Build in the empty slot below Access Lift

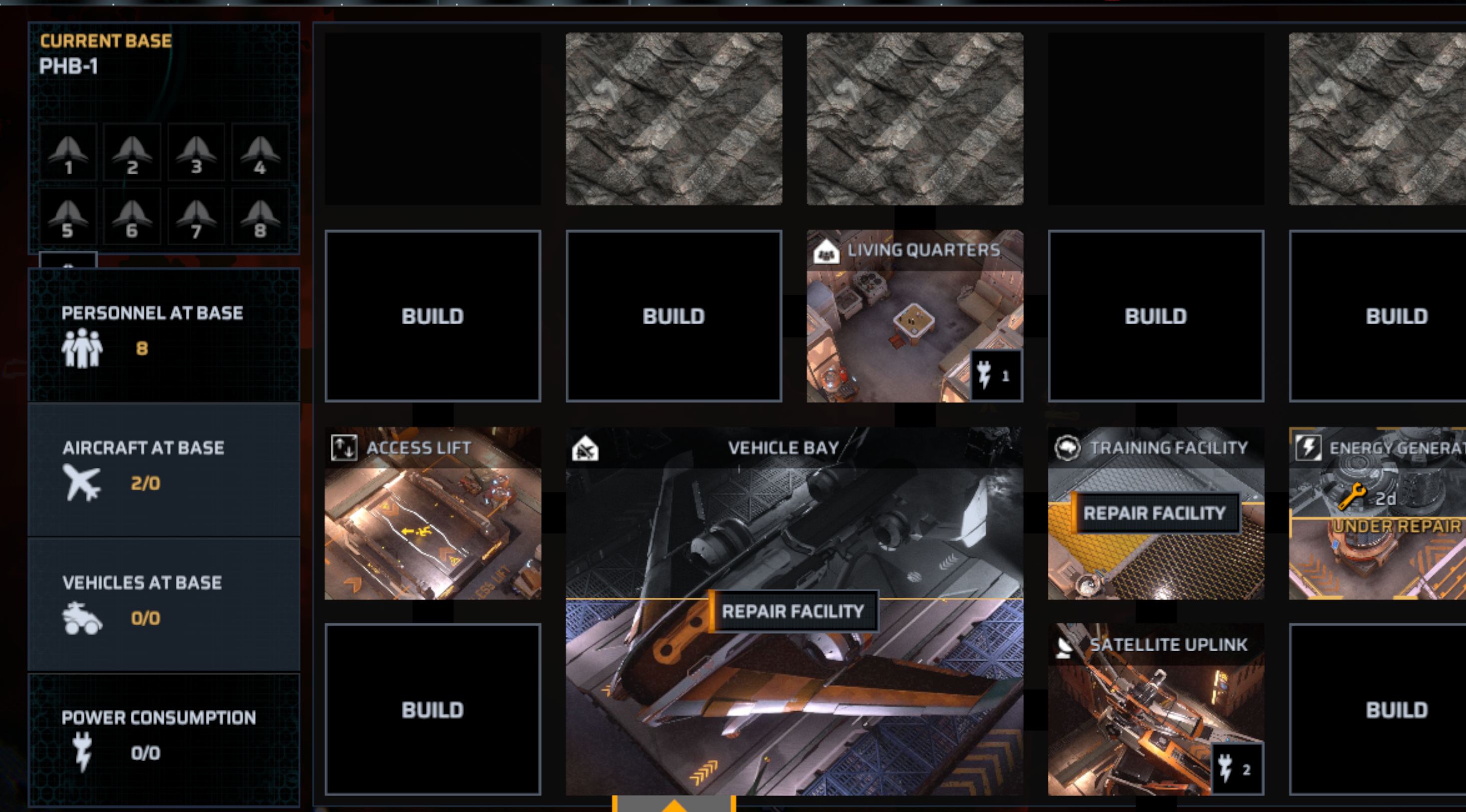(433, 710)
